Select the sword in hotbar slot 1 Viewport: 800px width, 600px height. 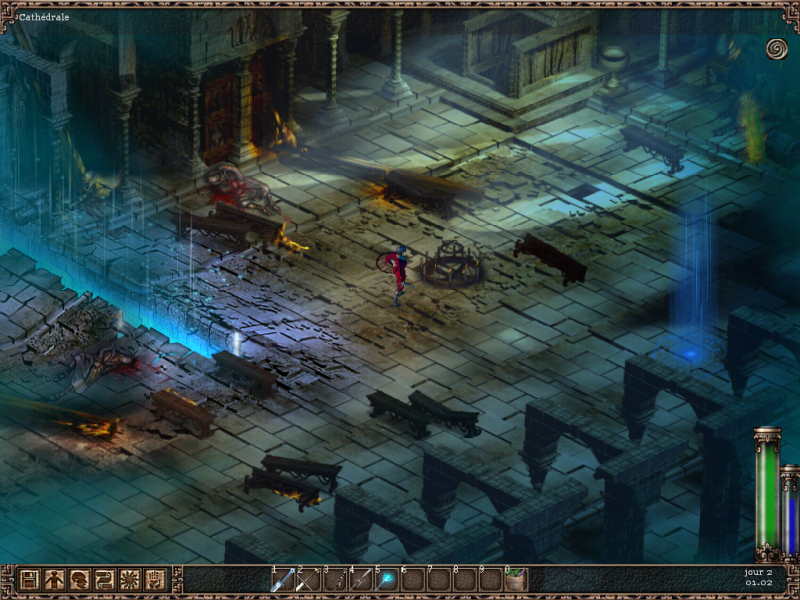click(282, 580)
